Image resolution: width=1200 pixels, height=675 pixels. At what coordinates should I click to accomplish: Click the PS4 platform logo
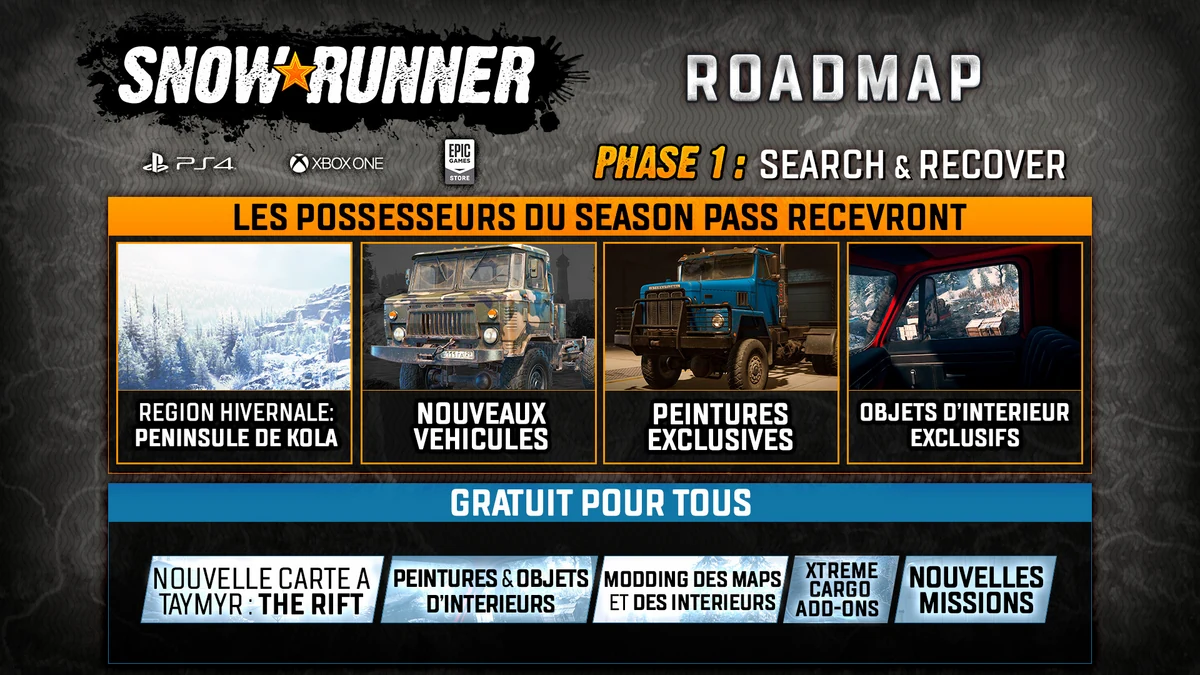(x=188, y=163)
